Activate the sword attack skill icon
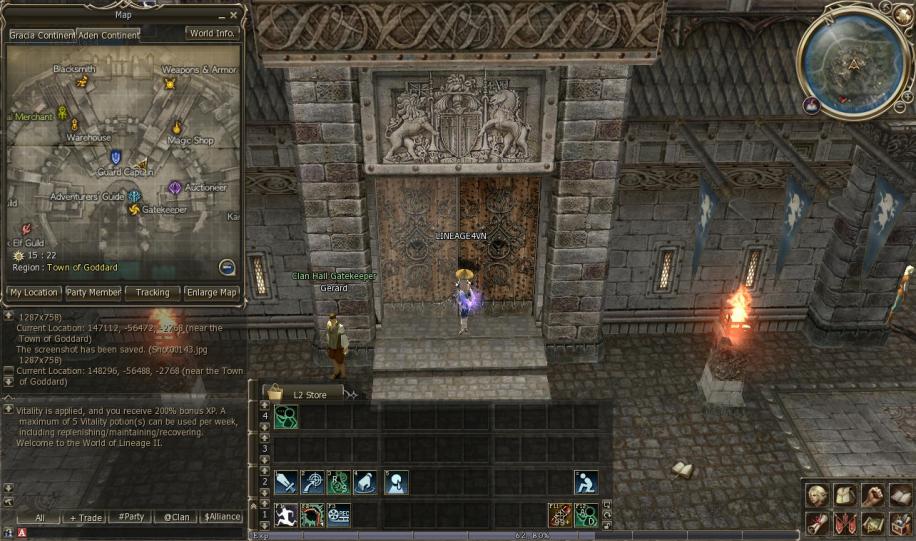The height and width of the screenshot is (541, 916). (x=286, y=482)
